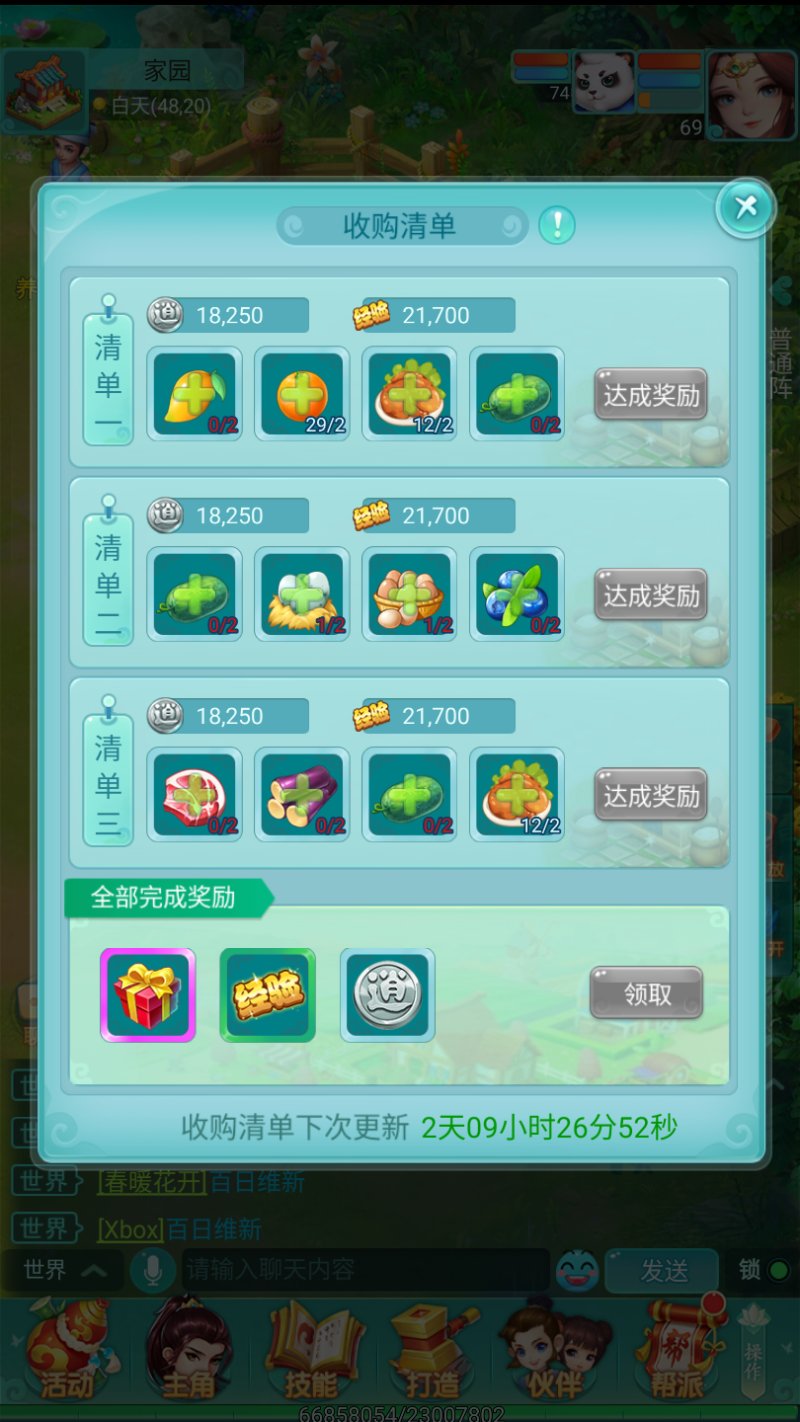Viewport: 800px width, 1422px height.
Task: Claim the 达成奖励 for 清单三
Action: [x=651, y=796]
